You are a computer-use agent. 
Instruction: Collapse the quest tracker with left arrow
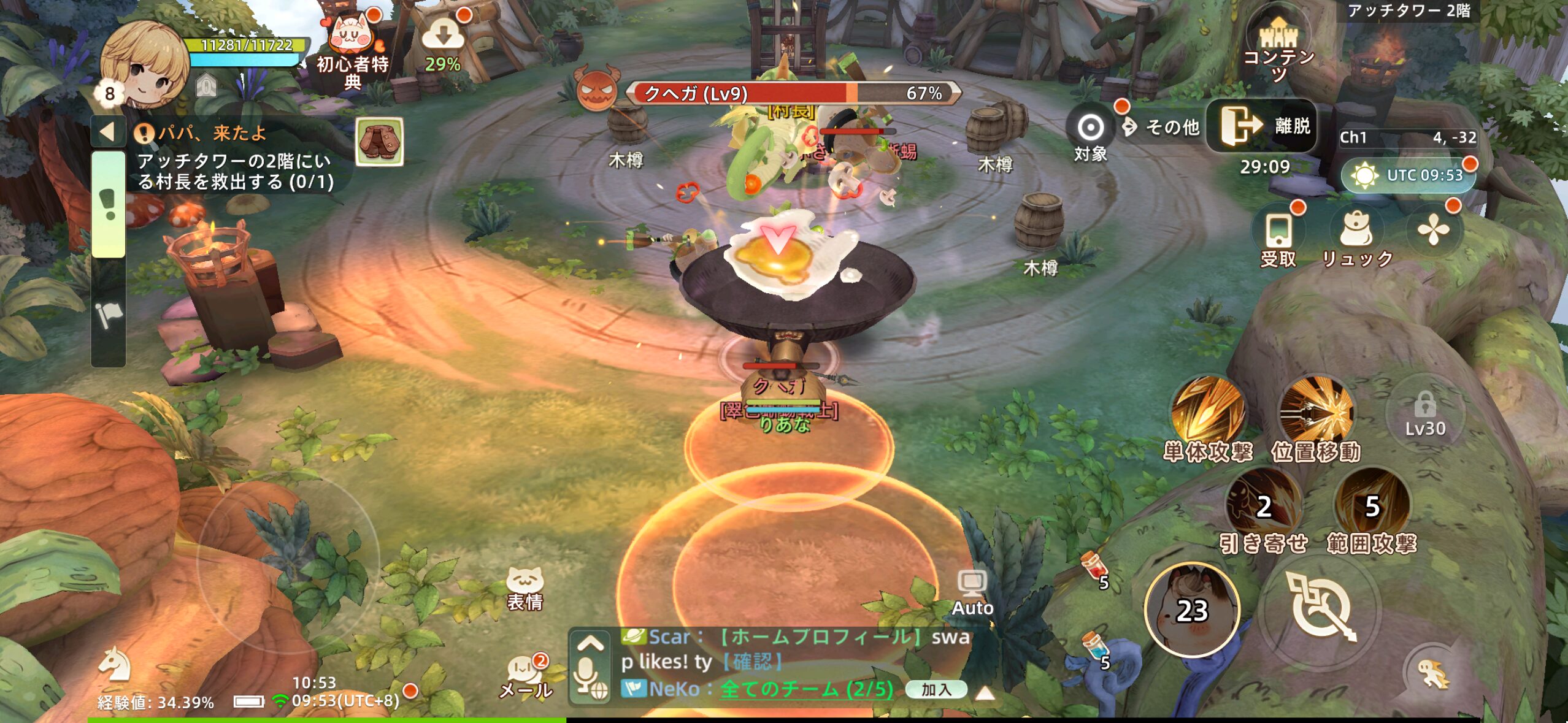[x=108, y=132]
